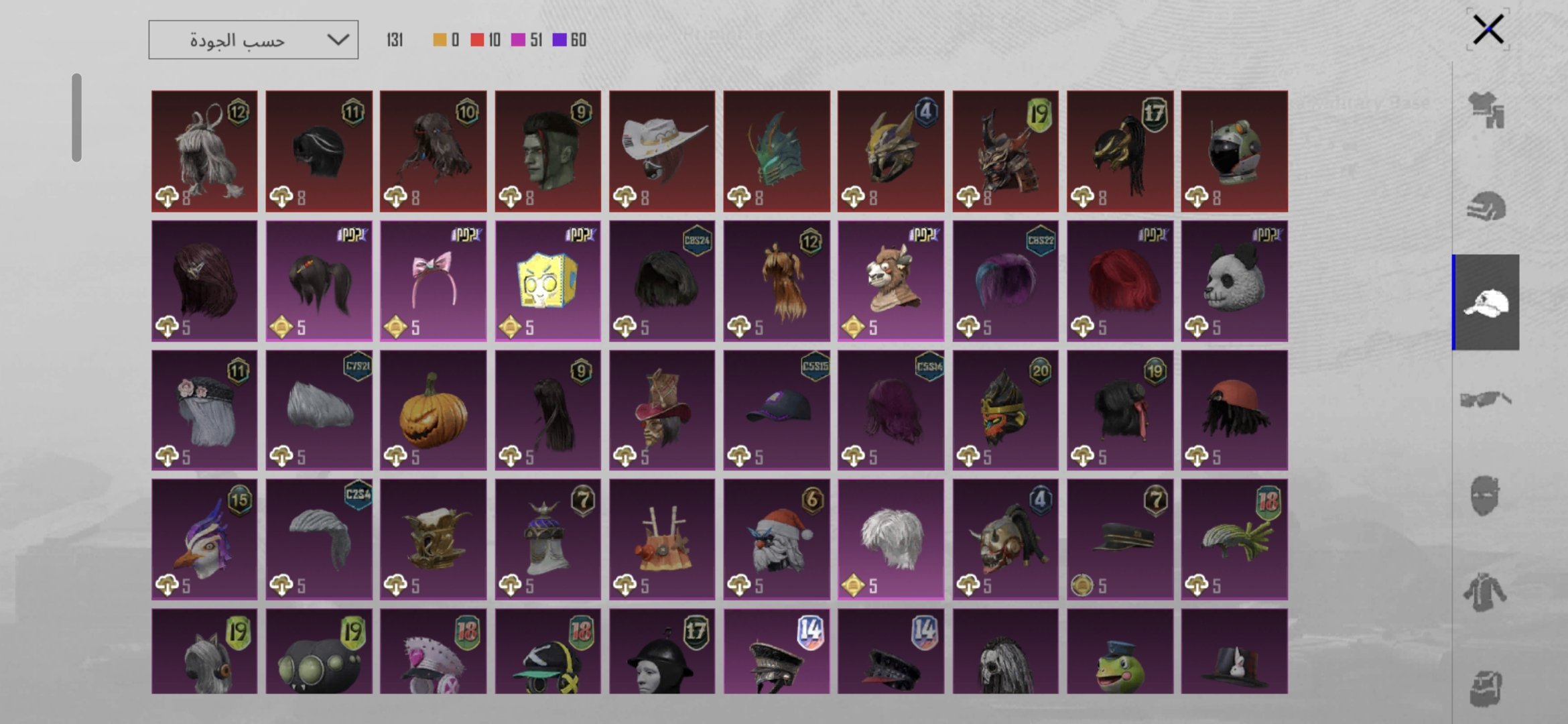The image size is (1568, 724).
Task: Choose the jack-o'-lantern pumpkin head
Action: pos(434,410)
